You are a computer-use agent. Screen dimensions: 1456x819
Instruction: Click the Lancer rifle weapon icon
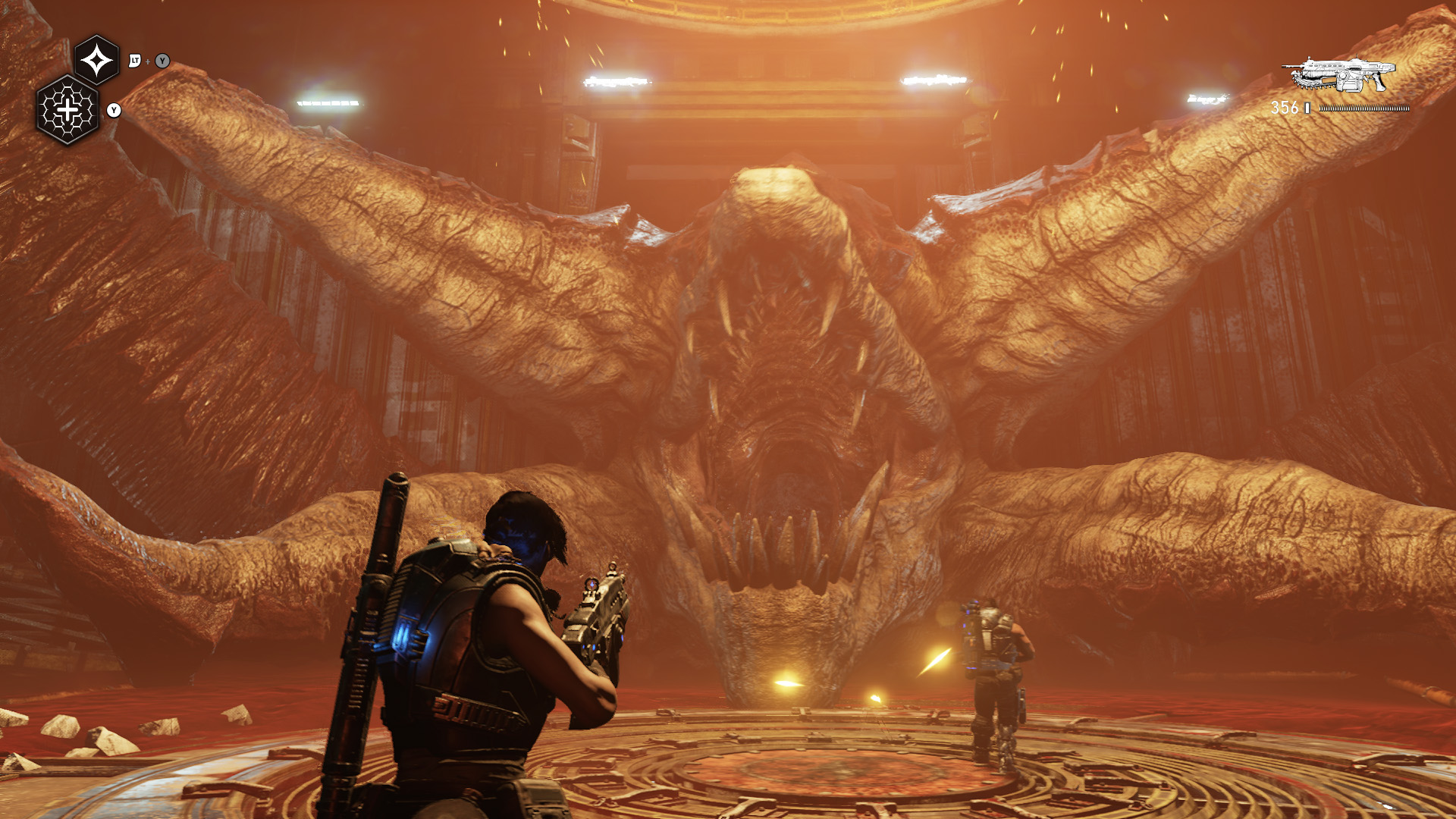pos(1339,75)
